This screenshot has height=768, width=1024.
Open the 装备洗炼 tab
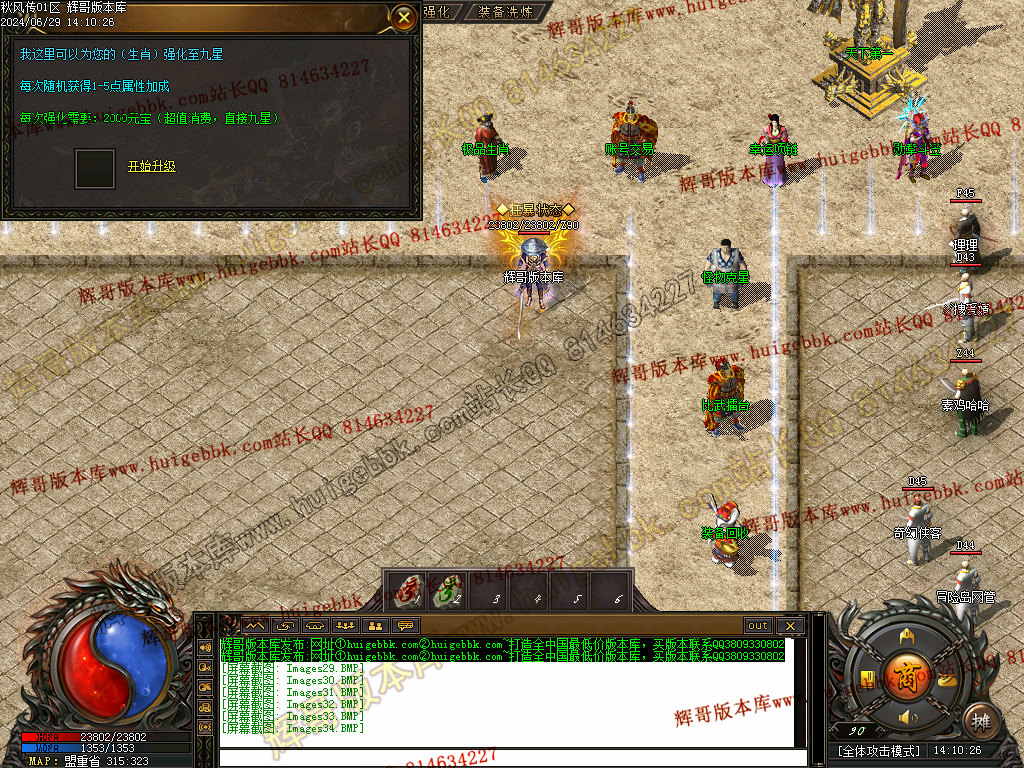pyautogui.click(x=505, y=12)
